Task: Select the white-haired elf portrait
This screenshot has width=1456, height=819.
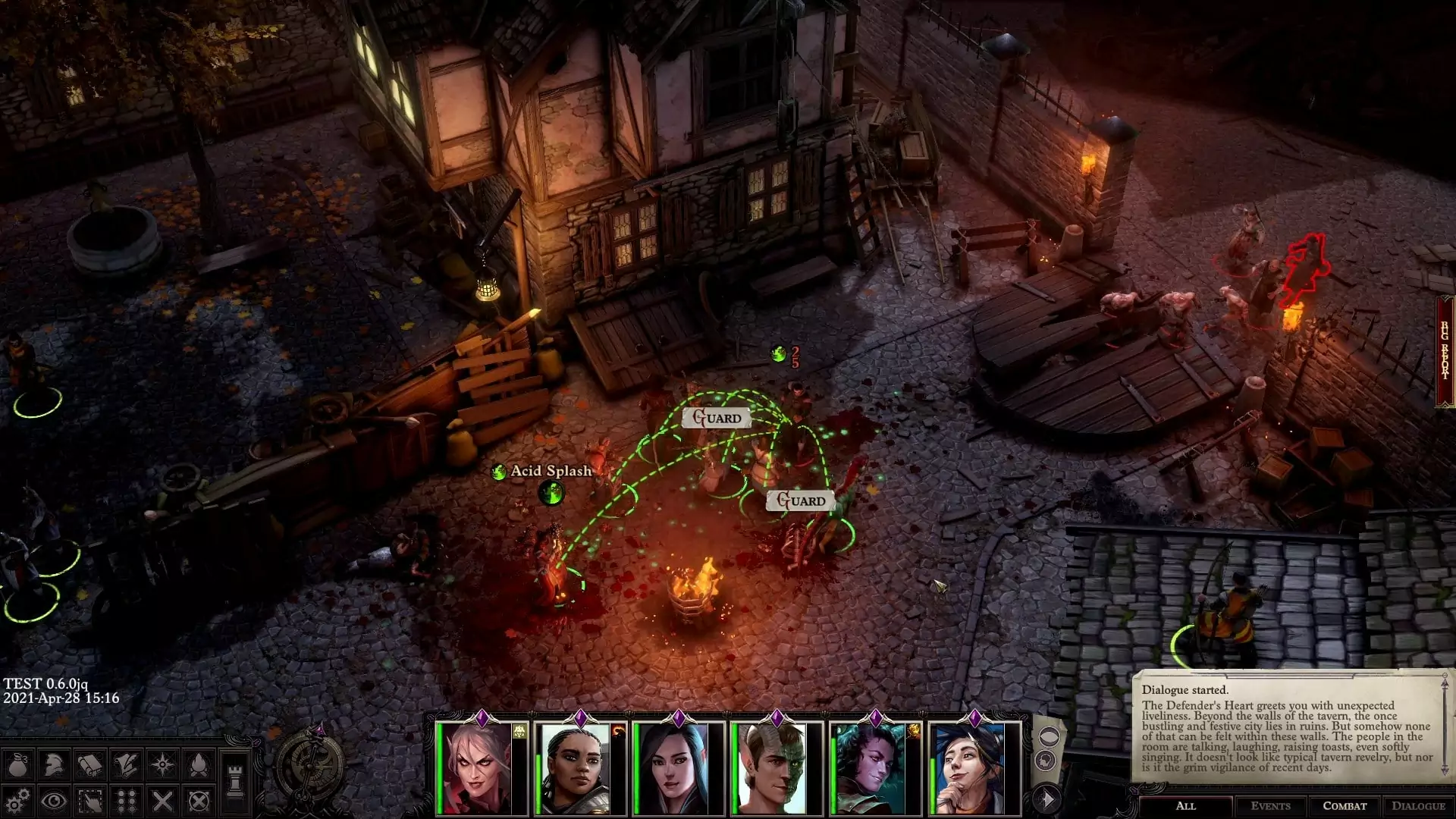Action: pyautogui.click(x=477, y=767)
